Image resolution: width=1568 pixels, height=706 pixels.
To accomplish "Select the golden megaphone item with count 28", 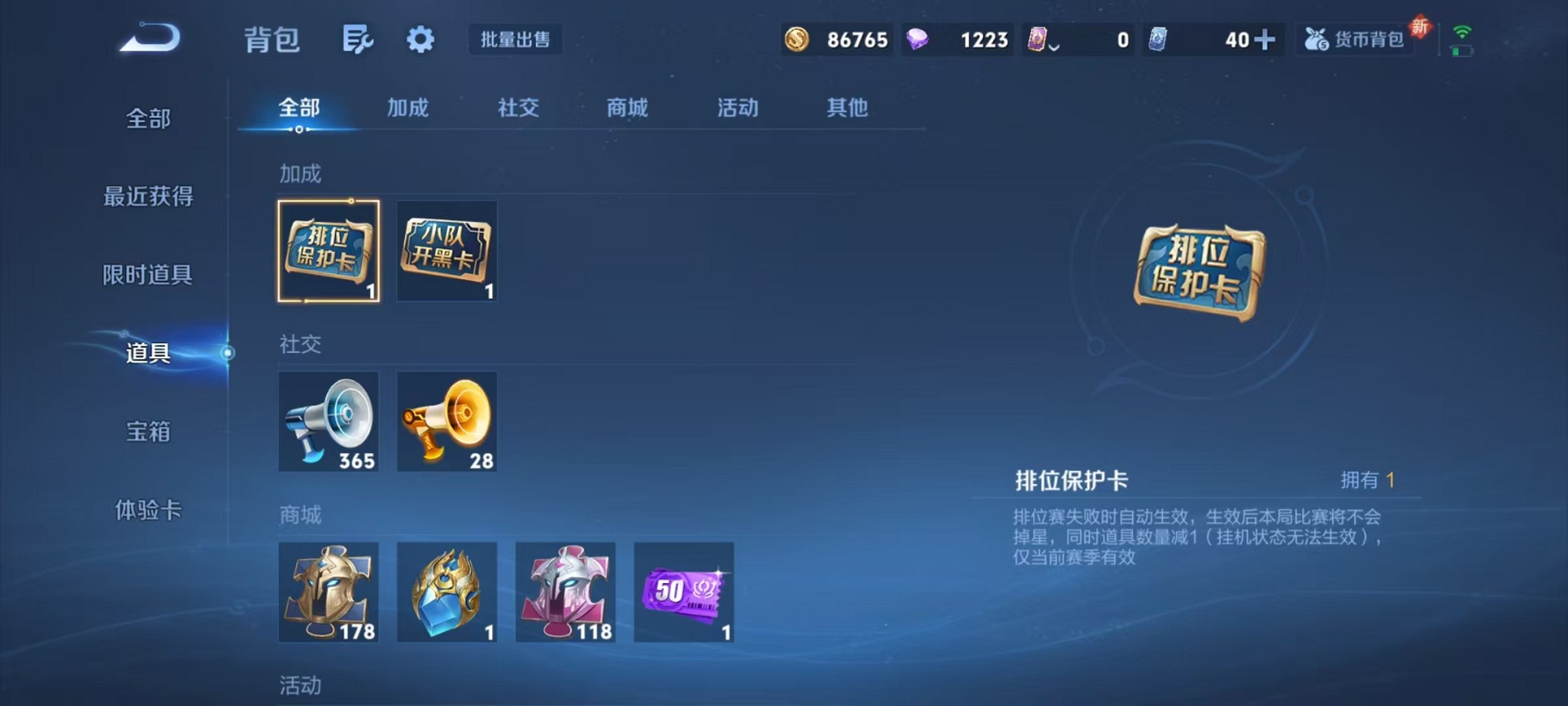I will coord(447,421).
